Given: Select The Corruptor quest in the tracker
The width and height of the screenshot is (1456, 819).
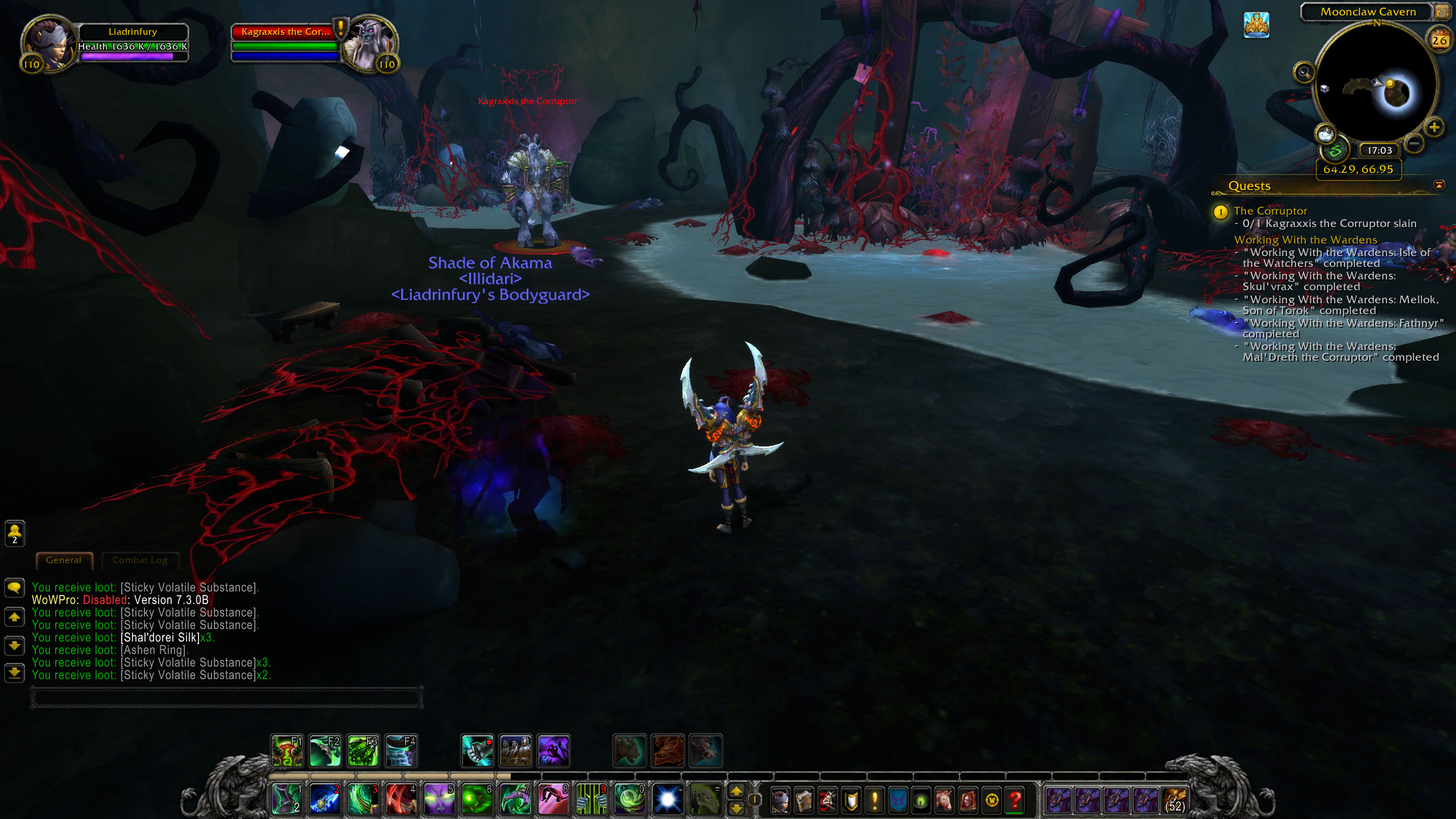Looking at the screenshot, I should [1271, 211].
